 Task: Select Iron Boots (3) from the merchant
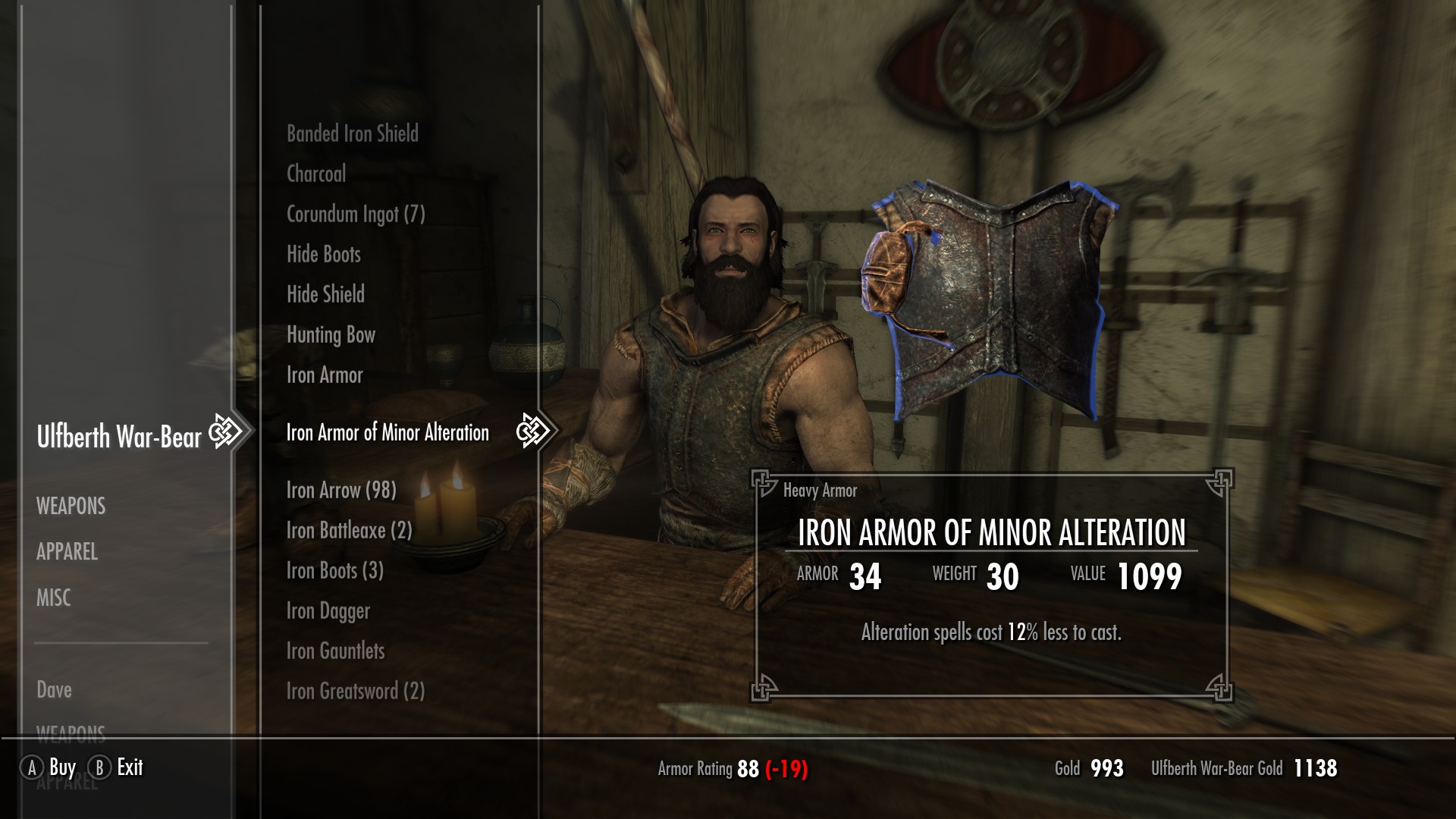334,571
